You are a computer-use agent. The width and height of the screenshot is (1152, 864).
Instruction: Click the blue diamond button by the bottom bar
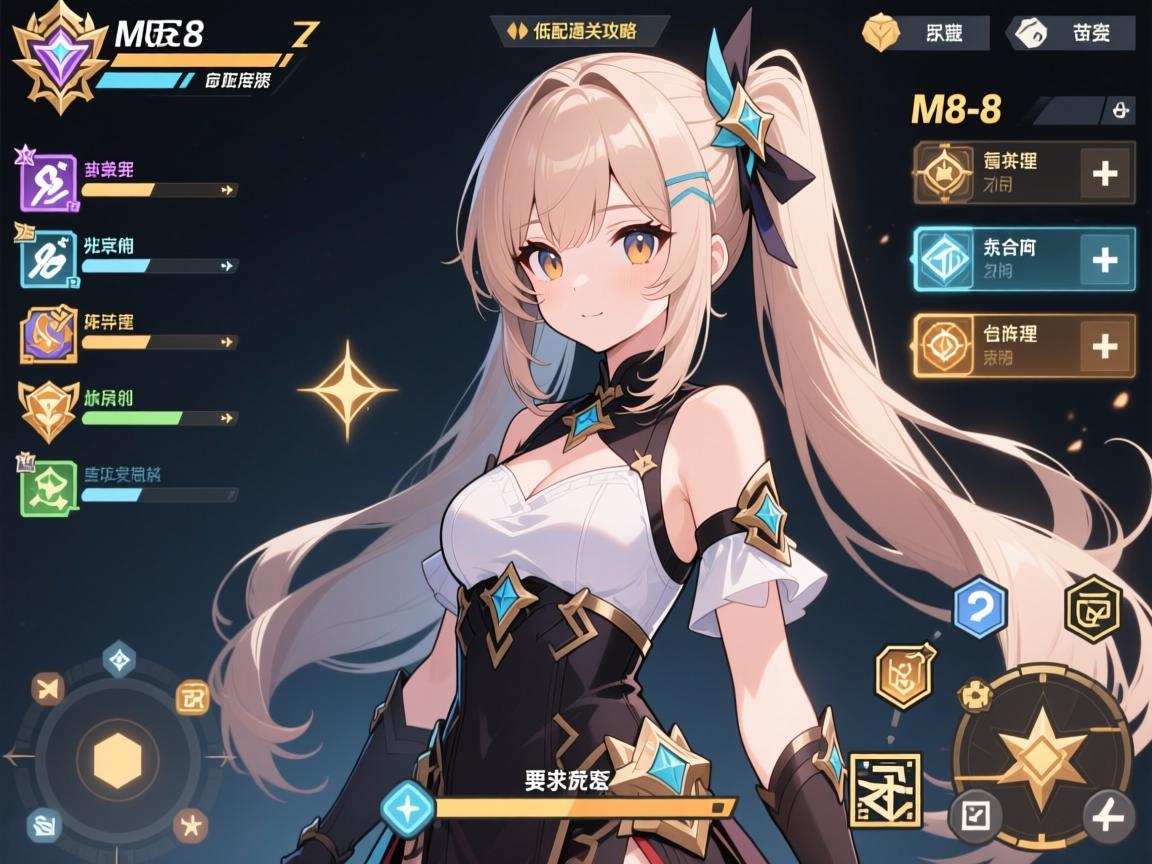pyautogui.click(x=408, y=806)
